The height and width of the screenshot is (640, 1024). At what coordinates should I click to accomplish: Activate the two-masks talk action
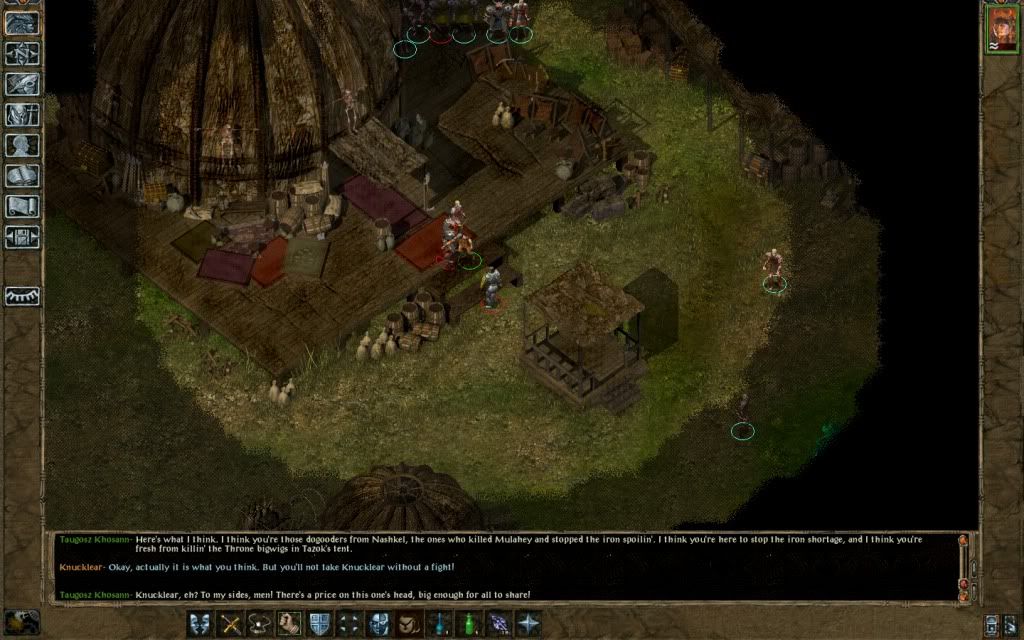[200, 624]
